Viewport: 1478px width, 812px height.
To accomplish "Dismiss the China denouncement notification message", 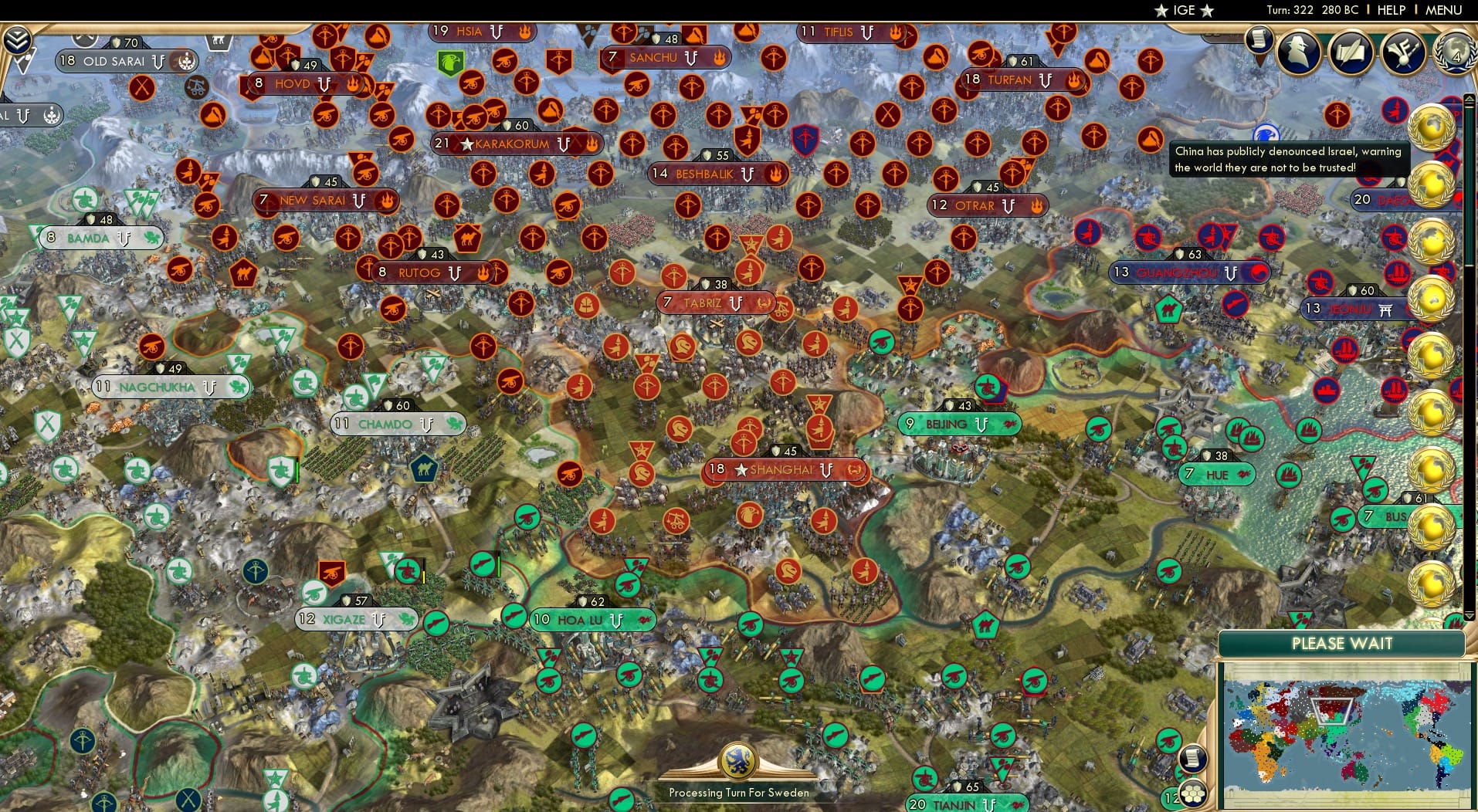I will click(x=1288, y=158).
